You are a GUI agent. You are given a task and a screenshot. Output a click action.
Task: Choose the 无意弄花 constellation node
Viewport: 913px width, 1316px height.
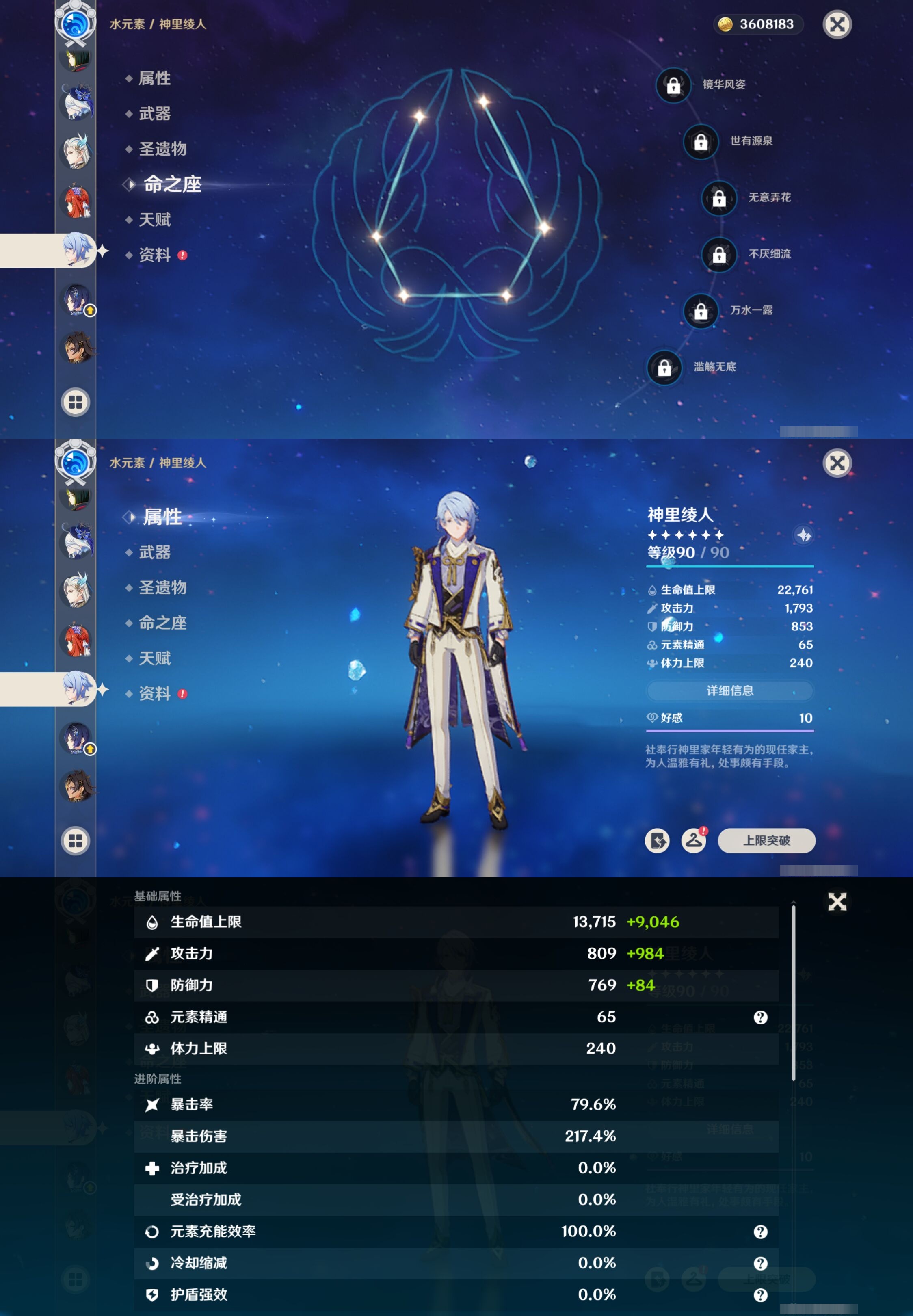[719, 198]
